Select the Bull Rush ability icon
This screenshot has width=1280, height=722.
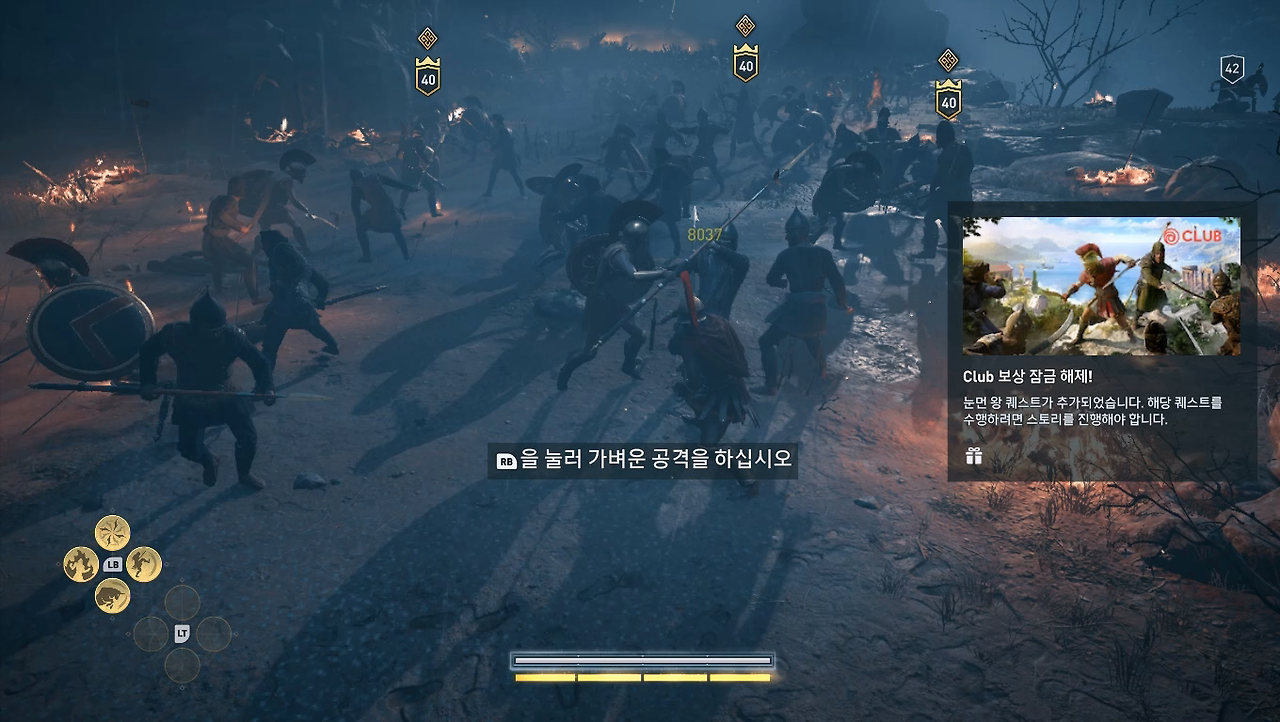[112, 595]
